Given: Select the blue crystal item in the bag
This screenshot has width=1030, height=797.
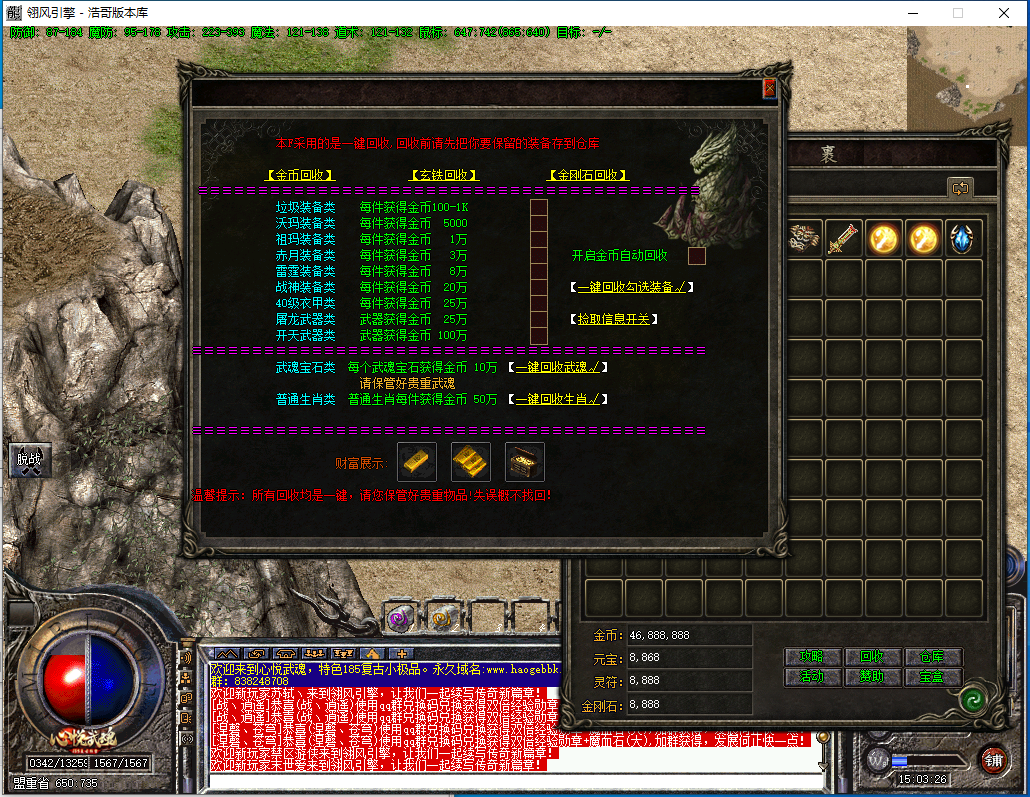Looking at the screenshot, I should (964, 239).
